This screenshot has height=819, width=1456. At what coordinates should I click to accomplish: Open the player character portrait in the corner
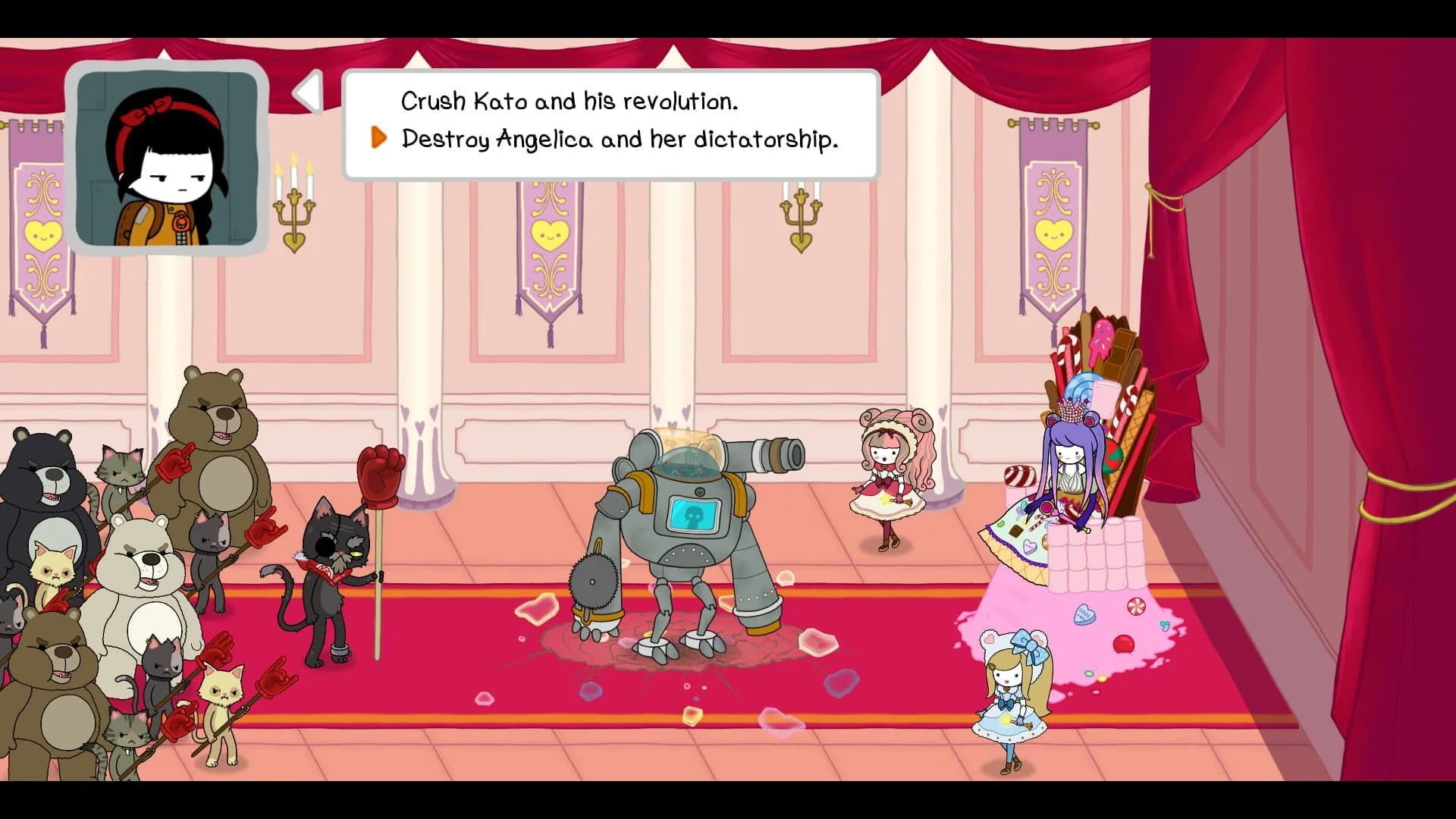pos(171,158)
